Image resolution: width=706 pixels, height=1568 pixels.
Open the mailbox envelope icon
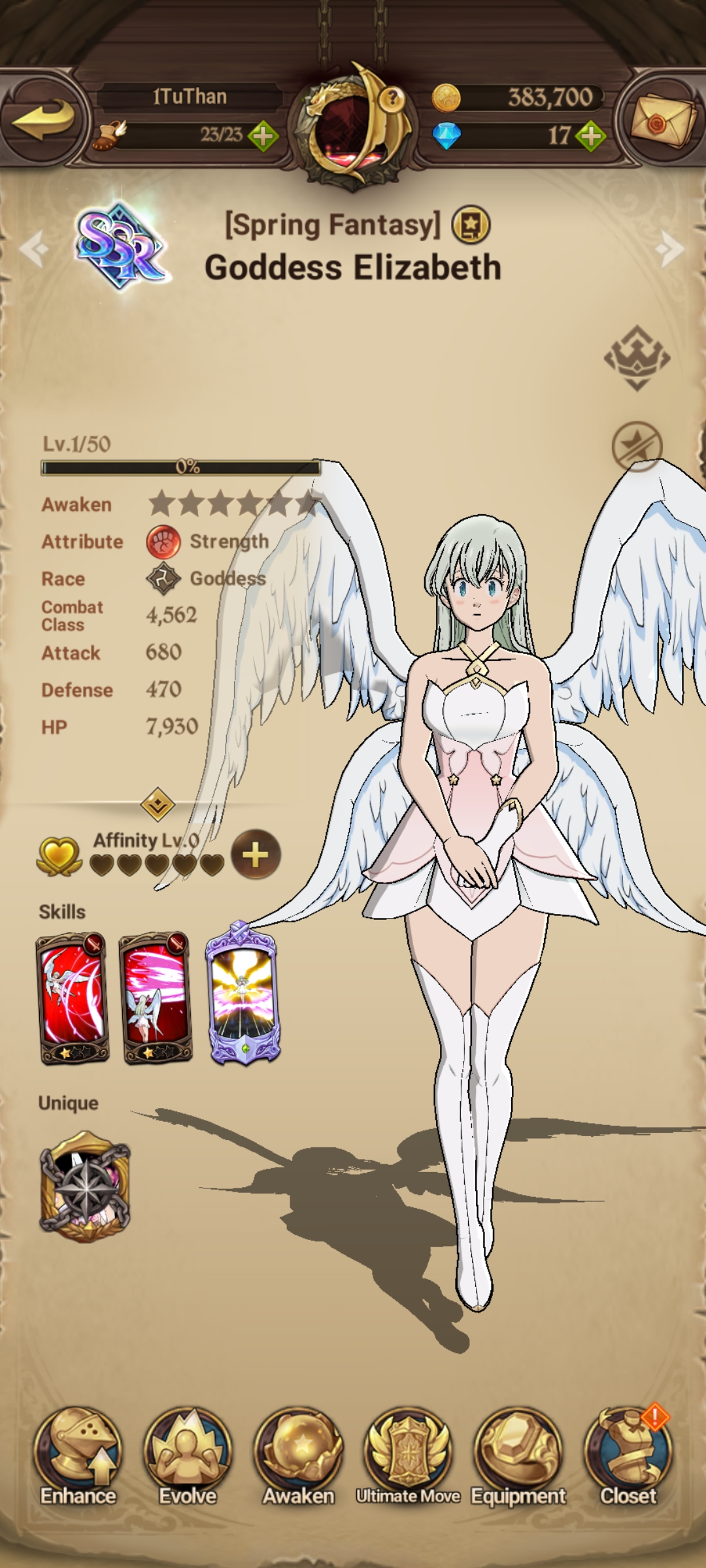[662, 119]
